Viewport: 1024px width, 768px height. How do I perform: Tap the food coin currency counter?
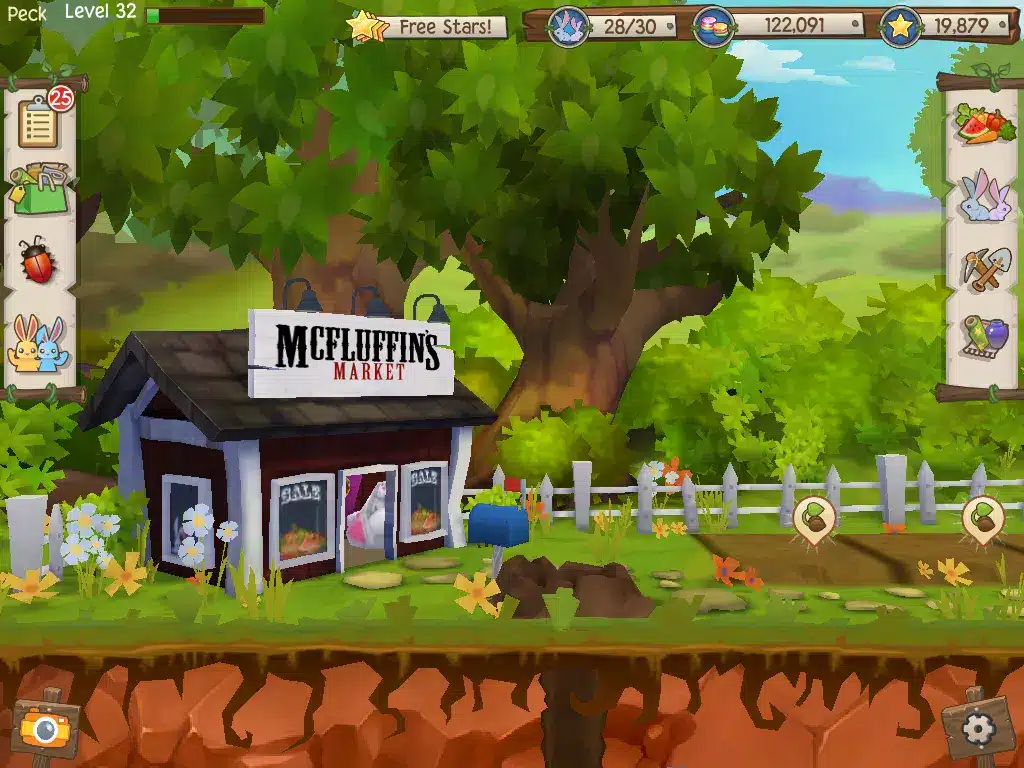[776, 26]
